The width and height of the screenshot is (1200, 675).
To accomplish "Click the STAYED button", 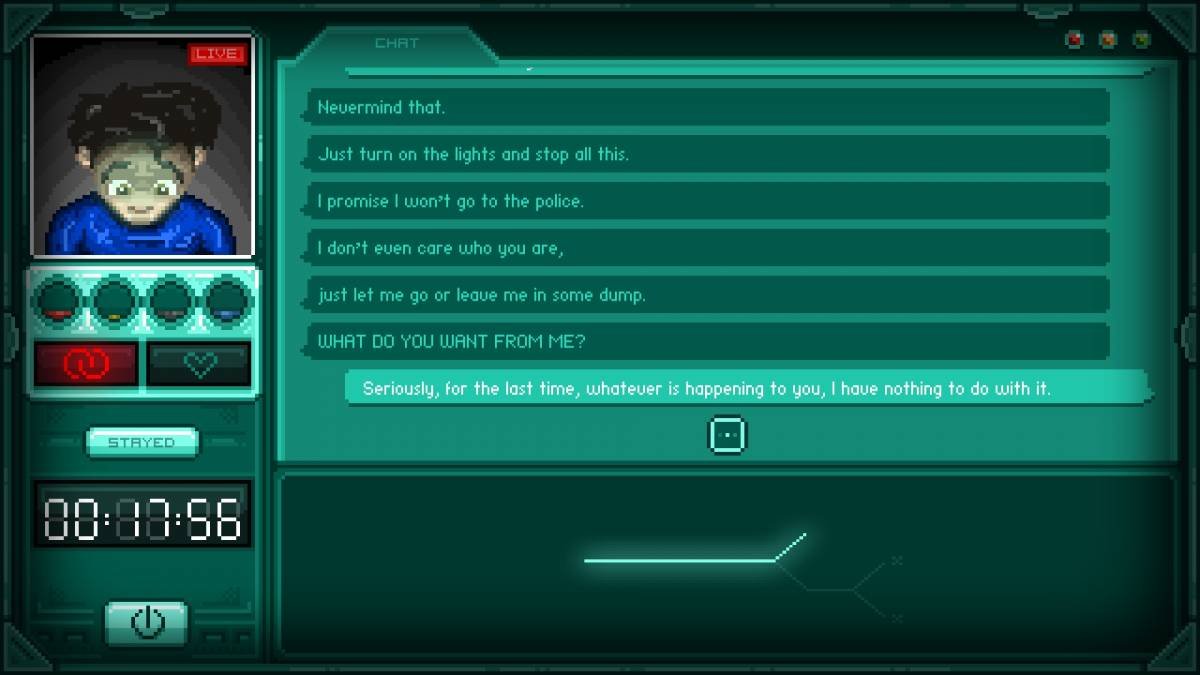I will 142,442.
